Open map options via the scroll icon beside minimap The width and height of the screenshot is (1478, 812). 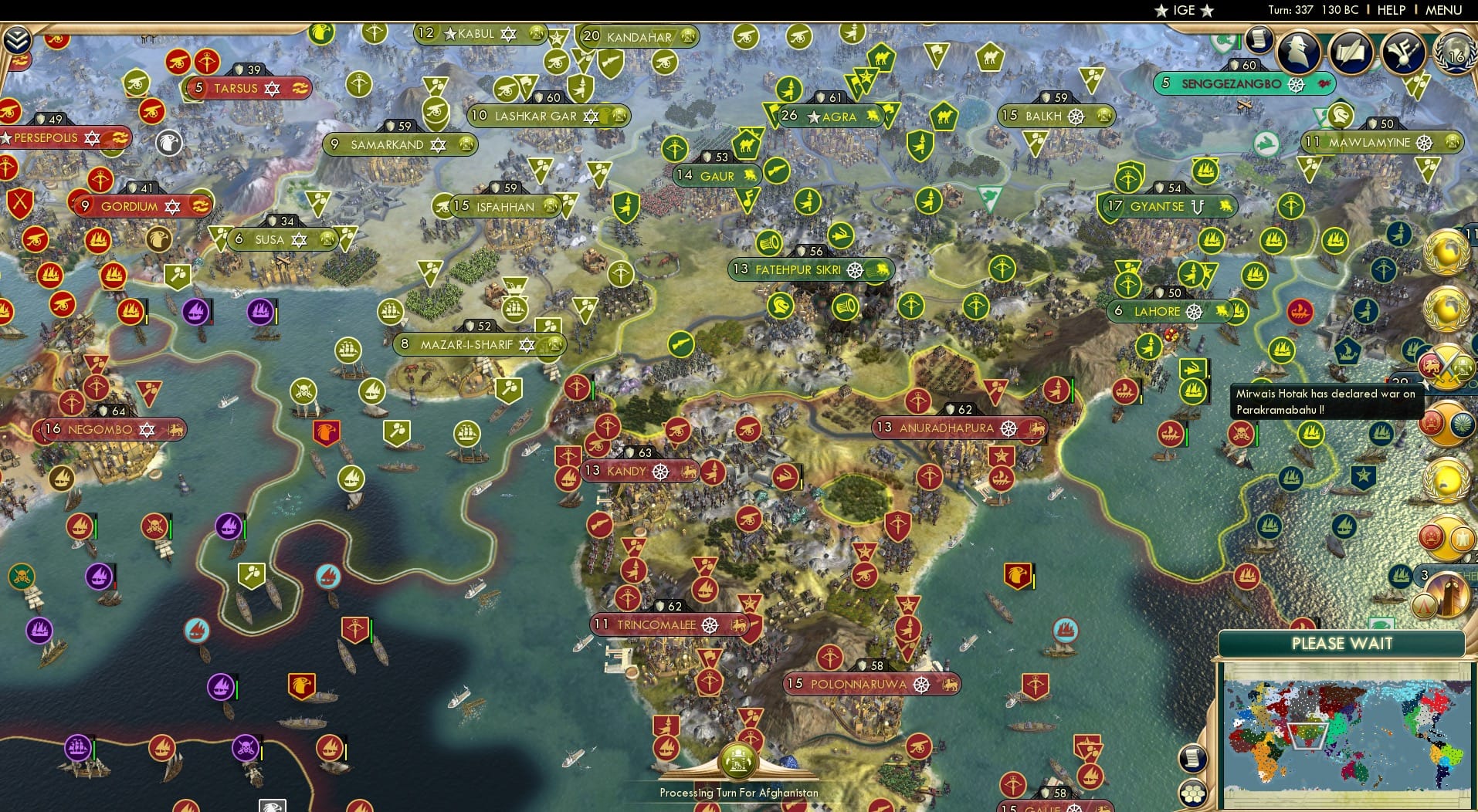(x=1193, y=758)
